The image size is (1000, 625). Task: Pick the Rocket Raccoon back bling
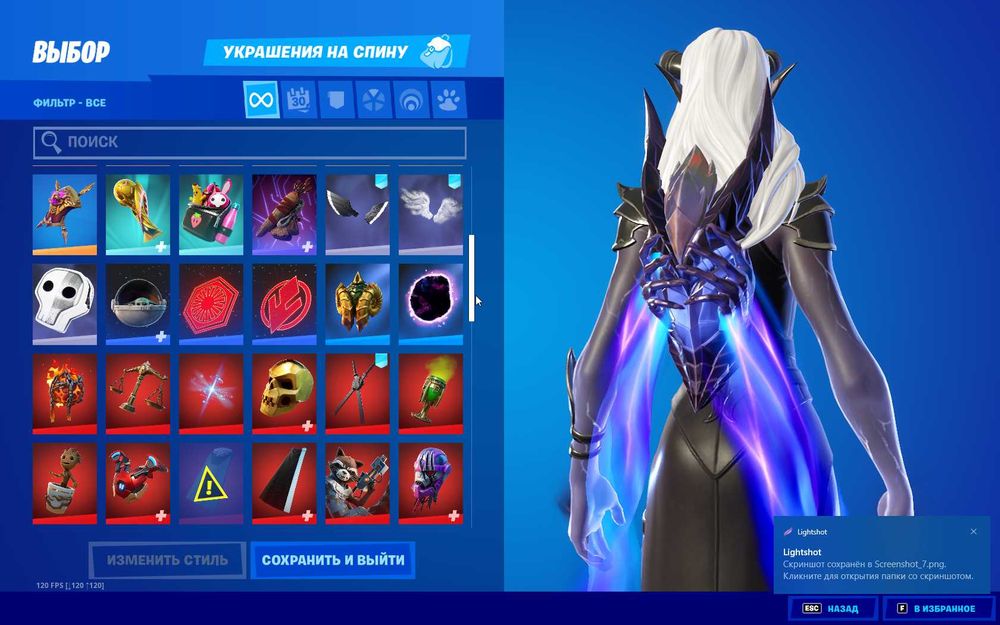357,484
